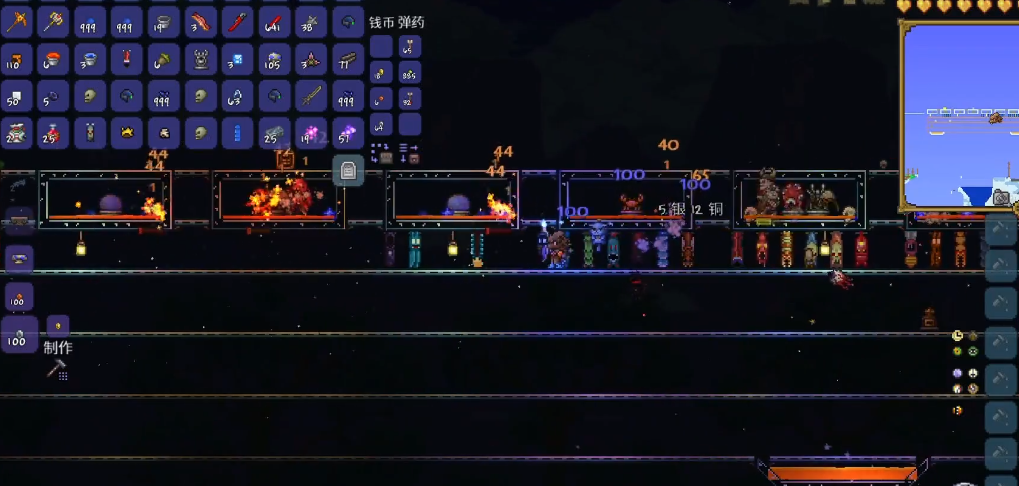This screenshot has height=486, width=1019.
Task: Pick the bacon item slot
Action: (201, 20)
